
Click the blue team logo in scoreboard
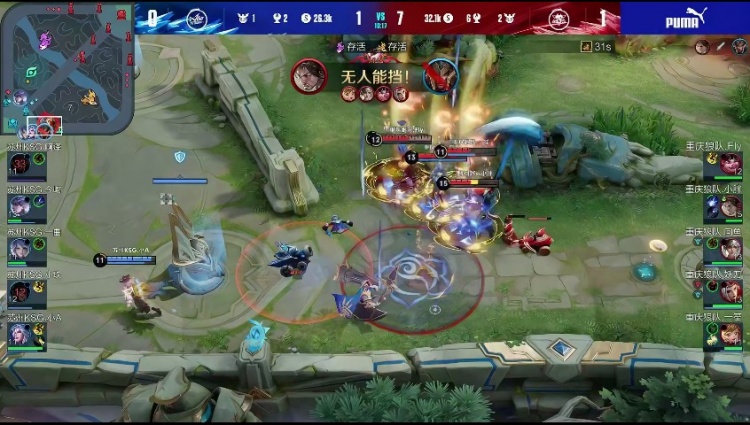194,18
